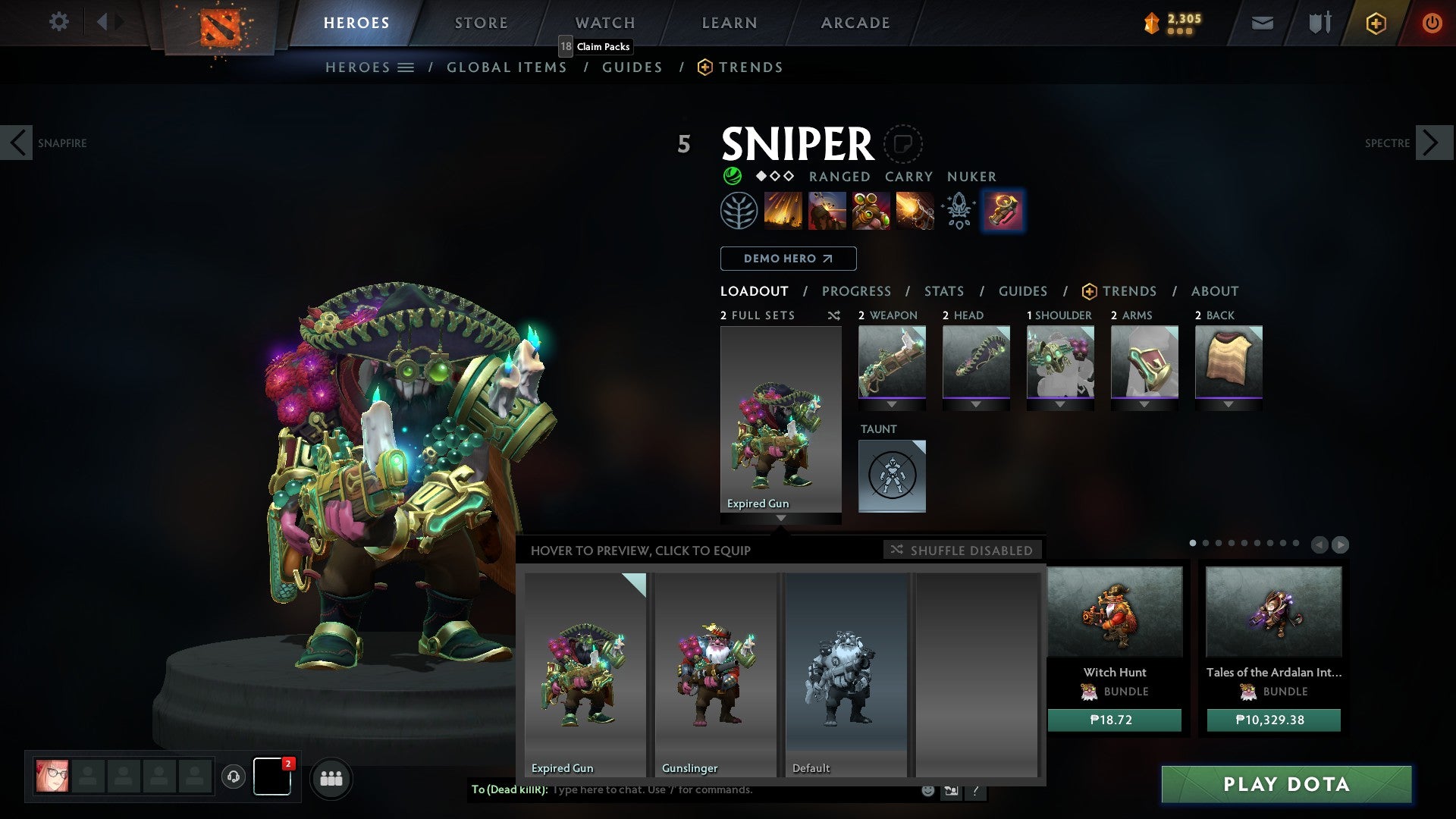This screenshot has width=1456, height=819.
Task: Go to next hero Spectre
Action: click(1432, 143)
